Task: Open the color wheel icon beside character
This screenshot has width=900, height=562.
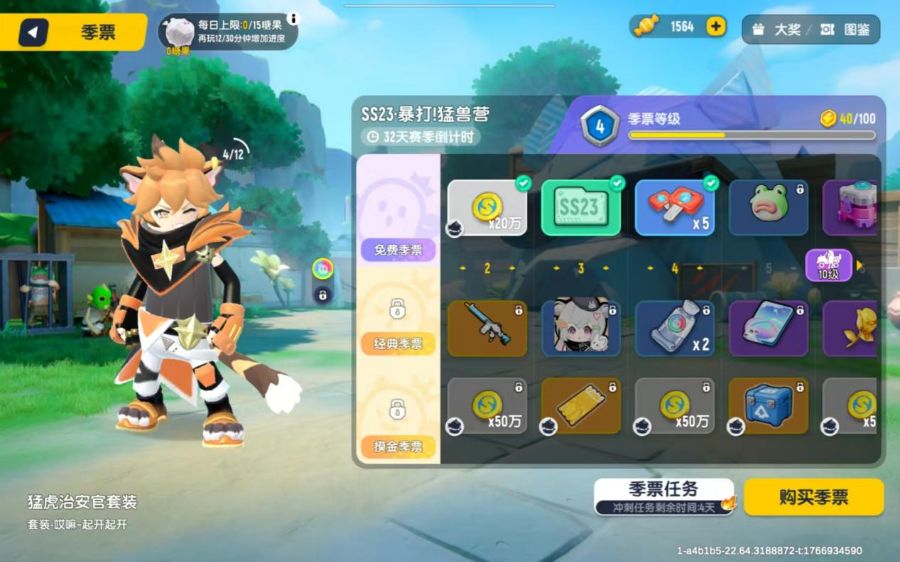Action: (x=322, y=268)
